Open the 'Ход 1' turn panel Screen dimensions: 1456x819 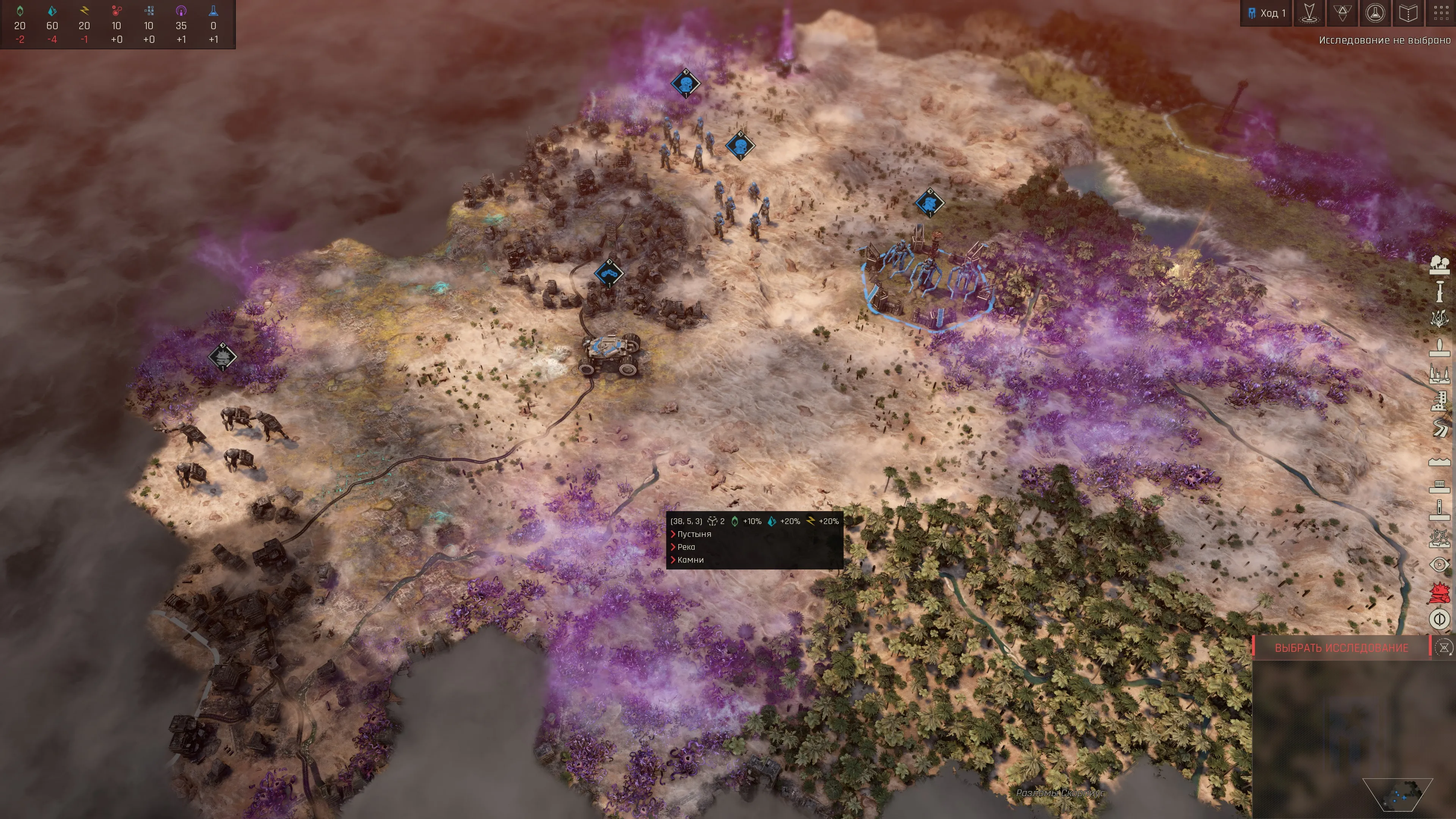click(1266, 13)
